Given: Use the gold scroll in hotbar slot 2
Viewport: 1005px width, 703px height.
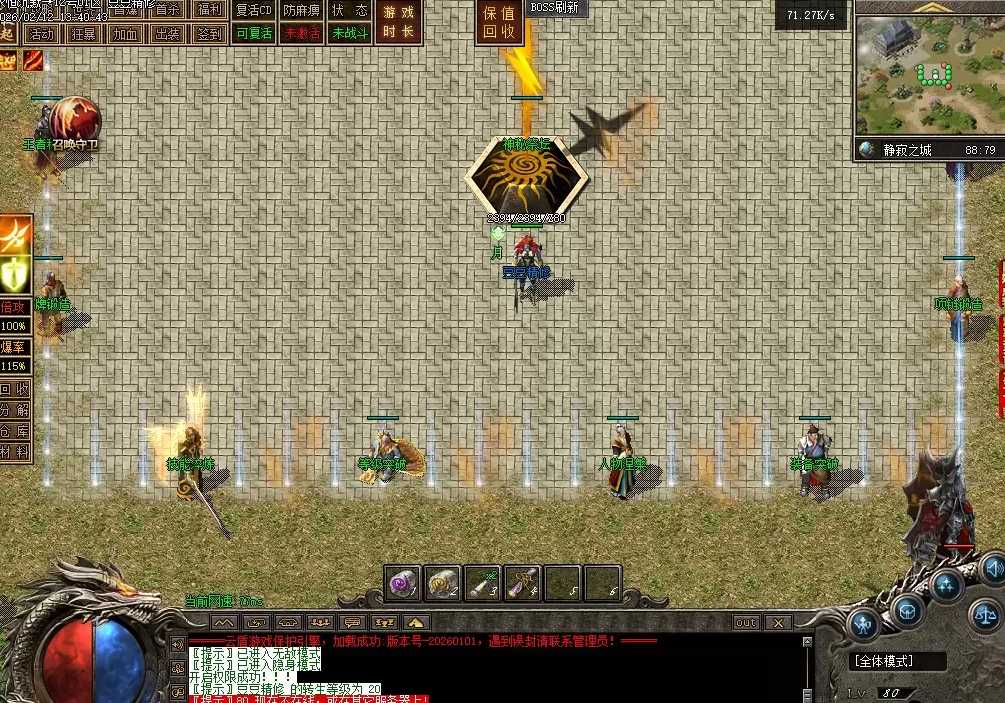Looking at the screenshot, I should 443,582.
